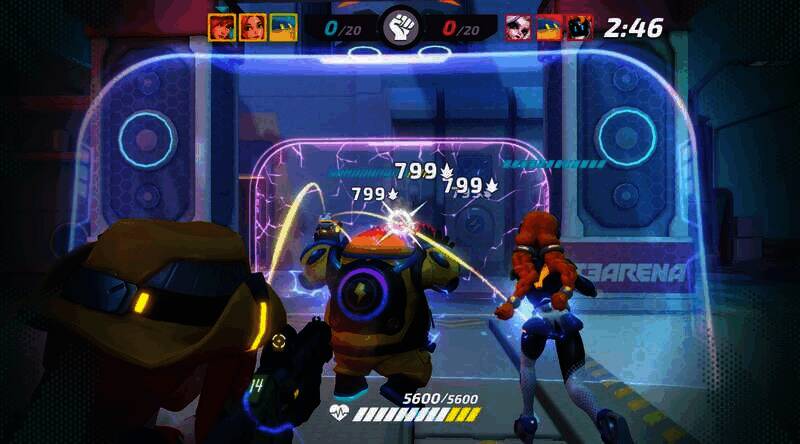Select the dark black-faced enemy portrait
This screenshot has height=444, width=800.
[579, 27]
